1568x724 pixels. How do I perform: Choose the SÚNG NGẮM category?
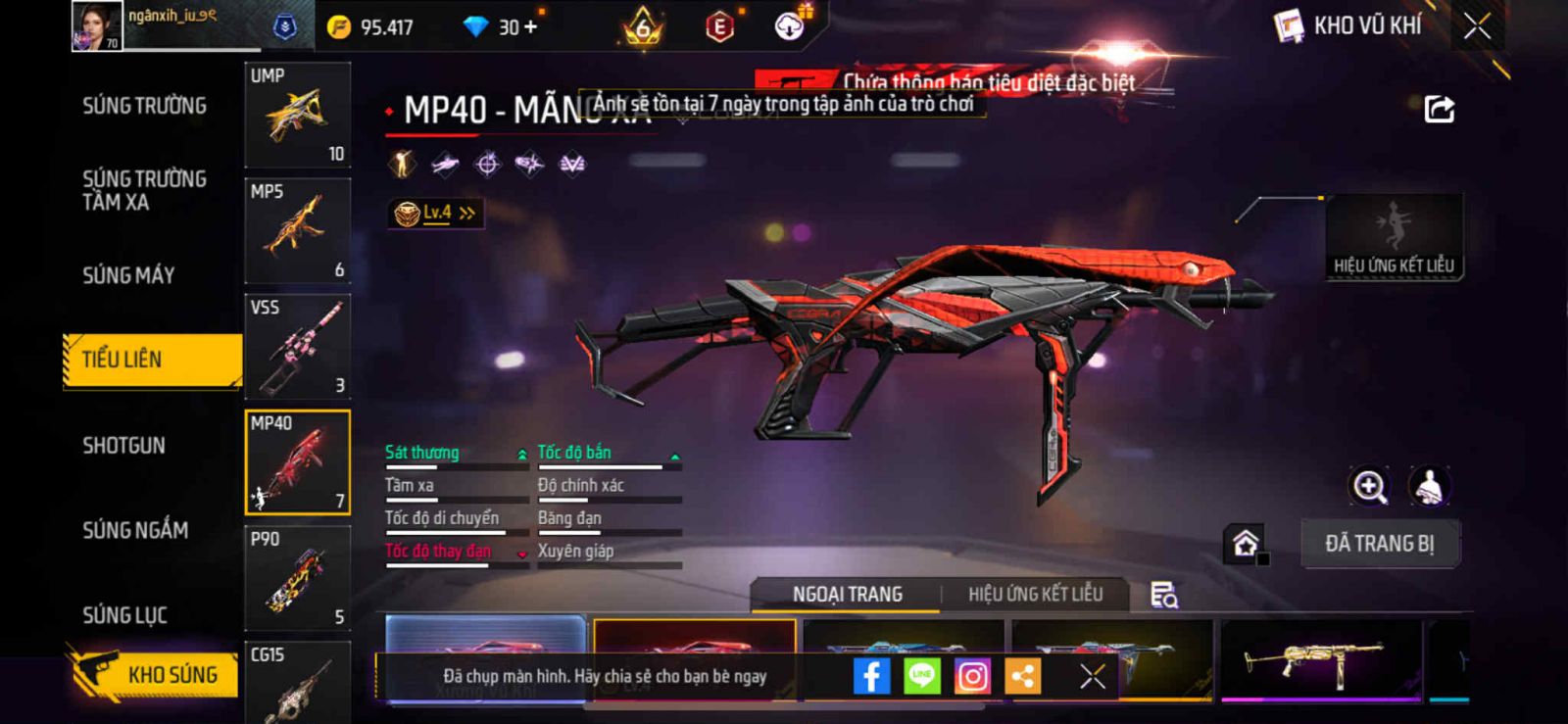click(135, 530)
